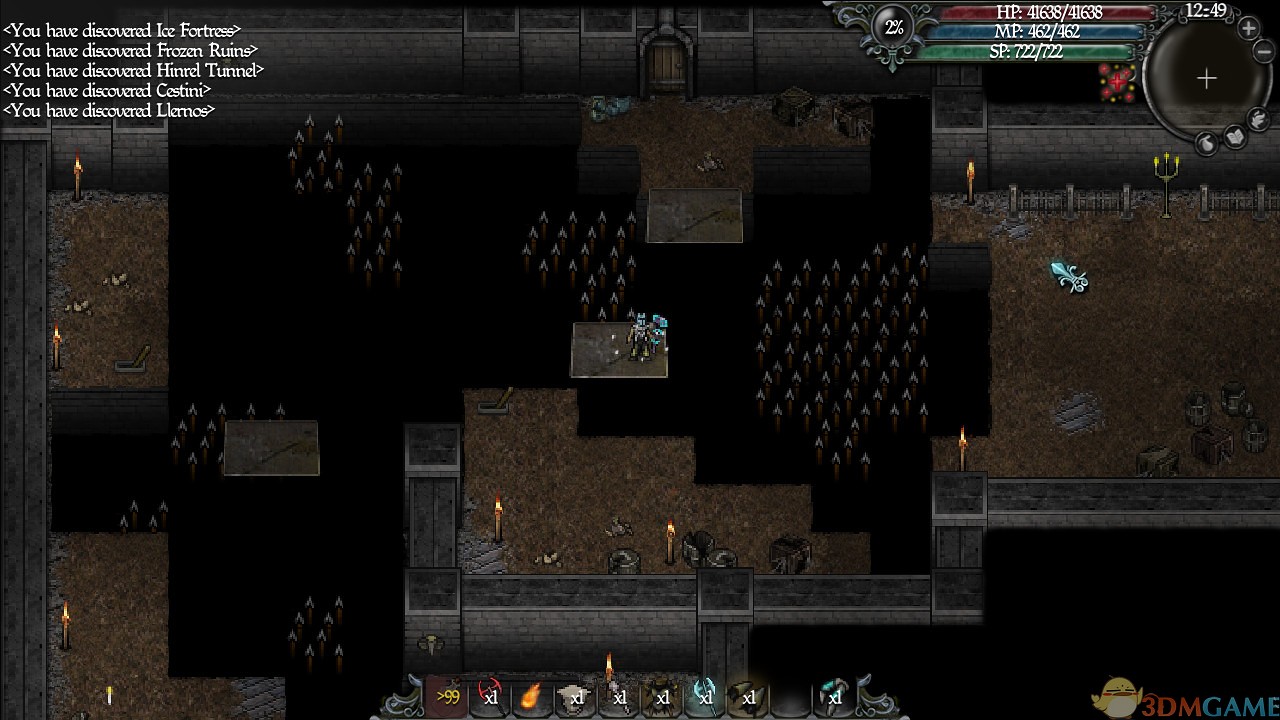Viewport: 1280px width, 720px height.
Task: Click the circular minimap
Action: click(x=1206, y=78)
